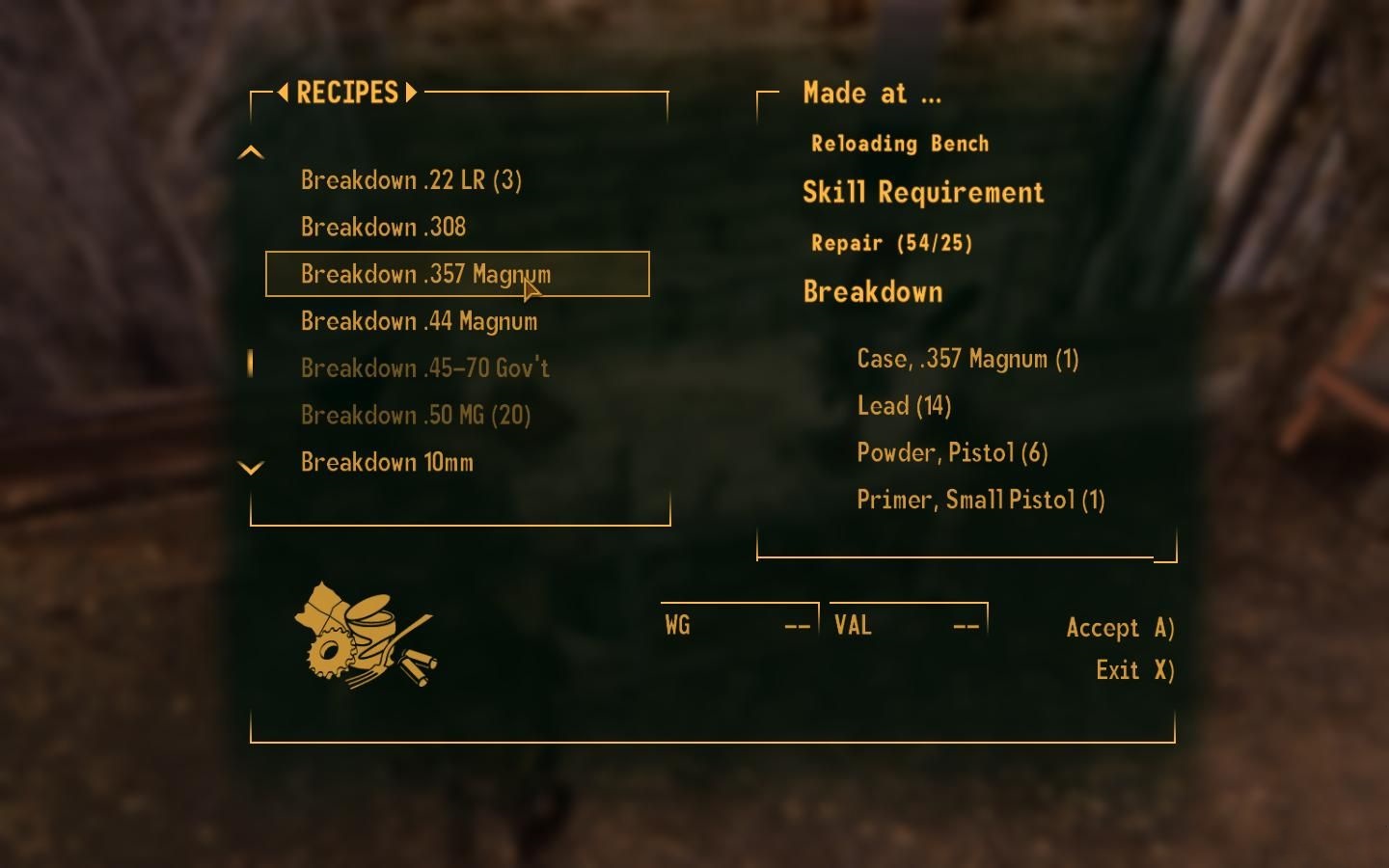Click the Breakdown .357 Magnum recipe
This screenshot has height=868, width=1389.
pyautogui.click(x=425, y=275)
